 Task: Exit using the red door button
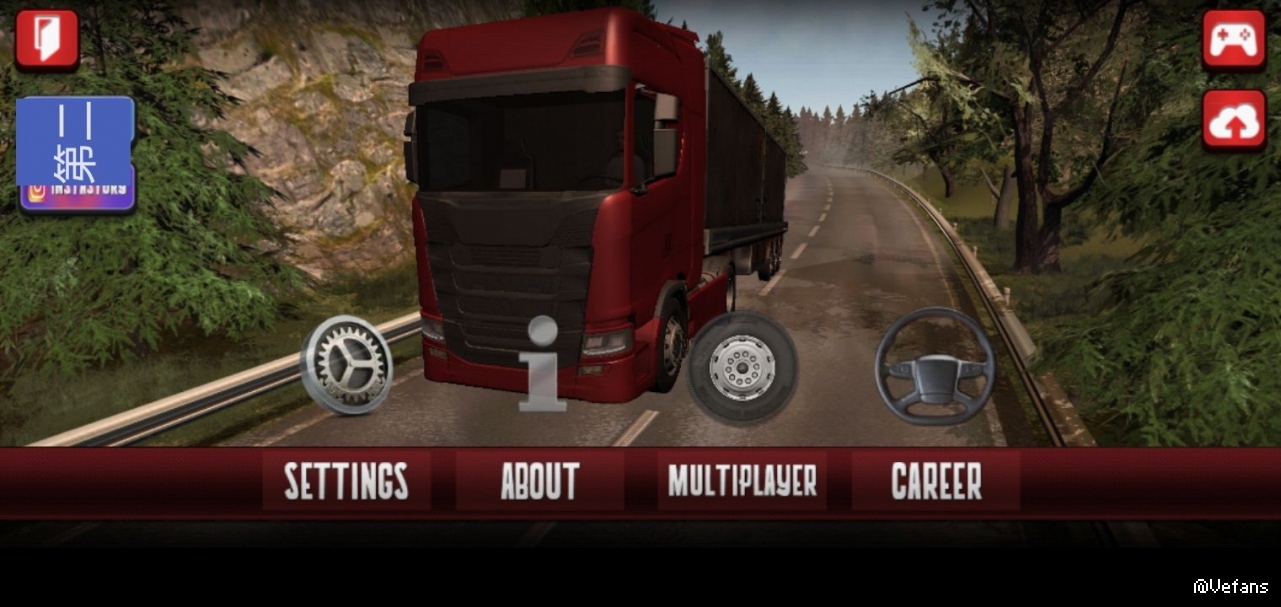pos(47,39)
